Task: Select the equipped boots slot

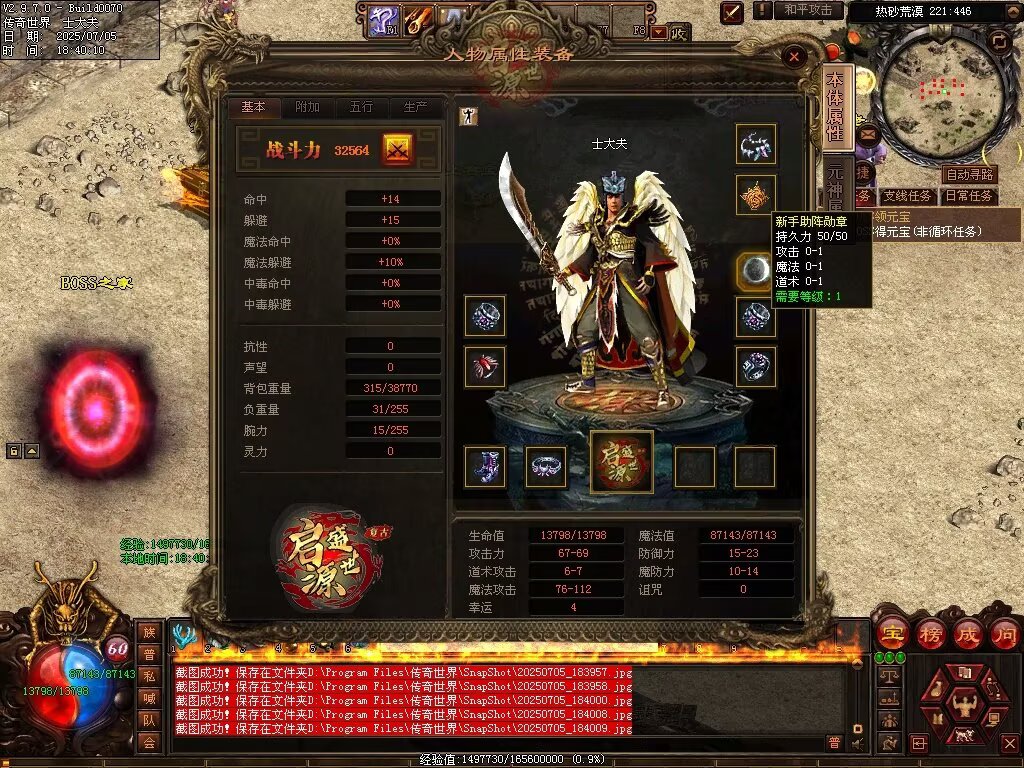Action: 485,466
